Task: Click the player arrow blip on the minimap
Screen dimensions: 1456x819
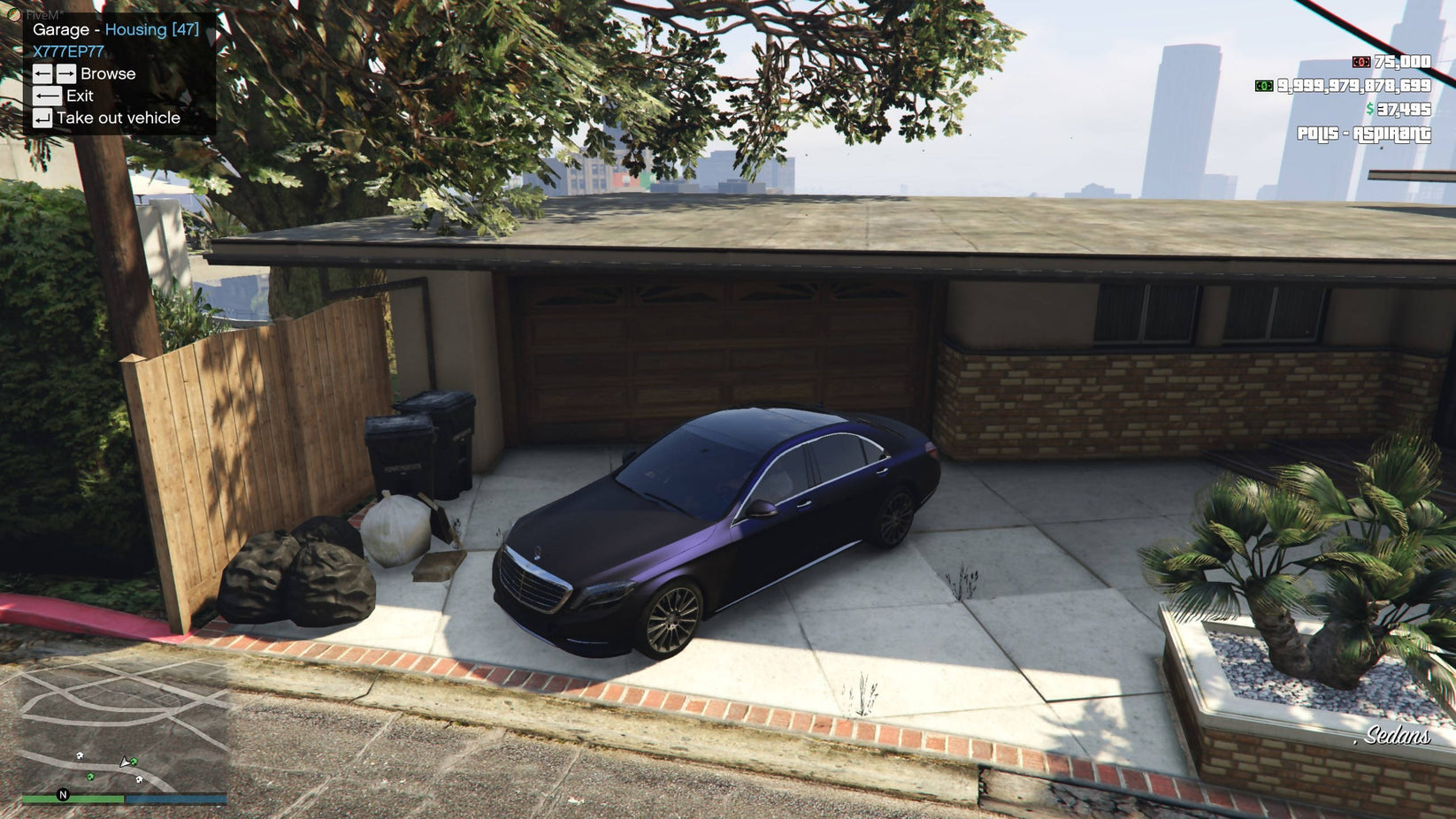Action: 125,762
